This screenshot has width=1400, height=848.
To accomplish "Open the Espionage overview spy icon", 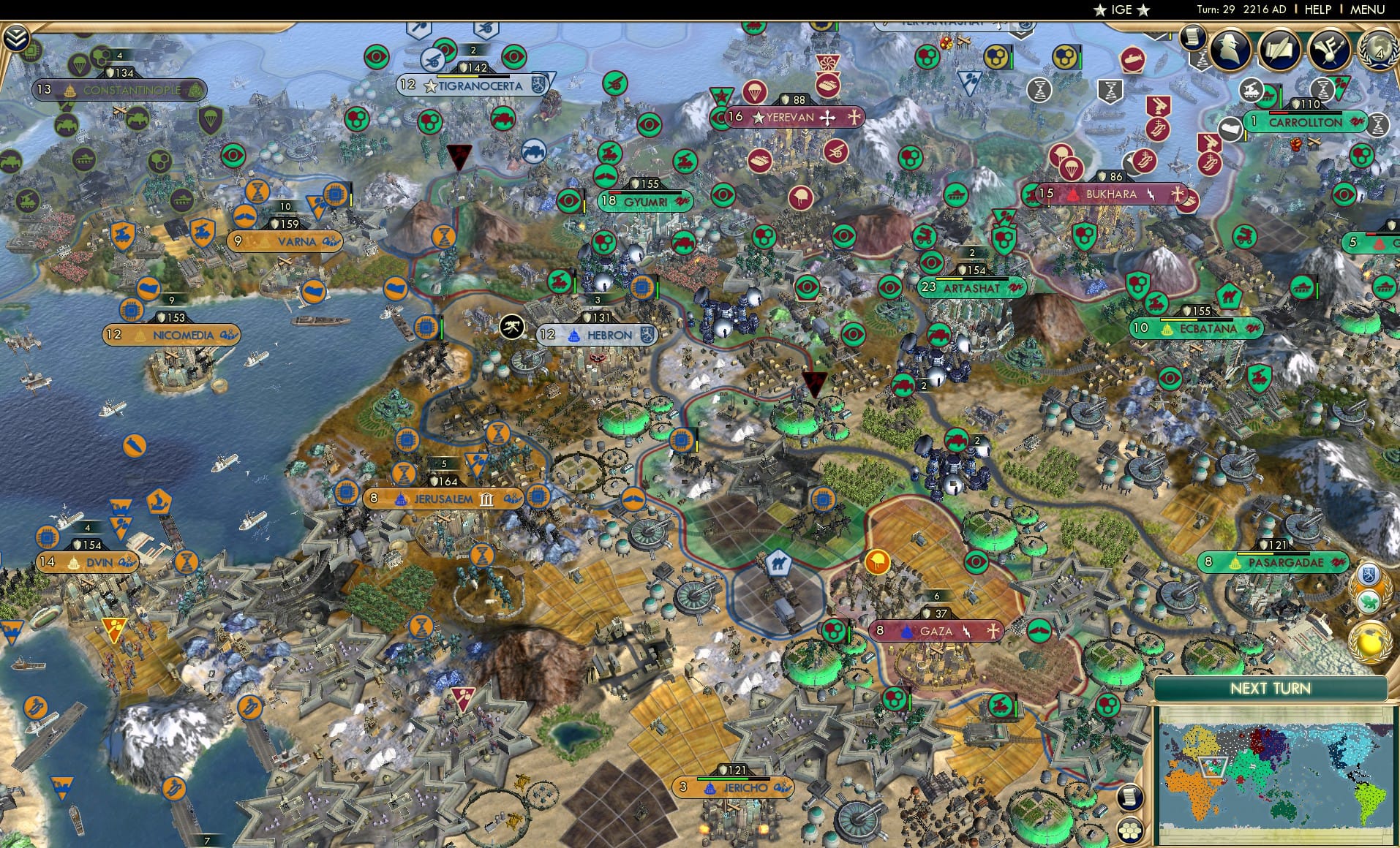I will click(1230, 49).
